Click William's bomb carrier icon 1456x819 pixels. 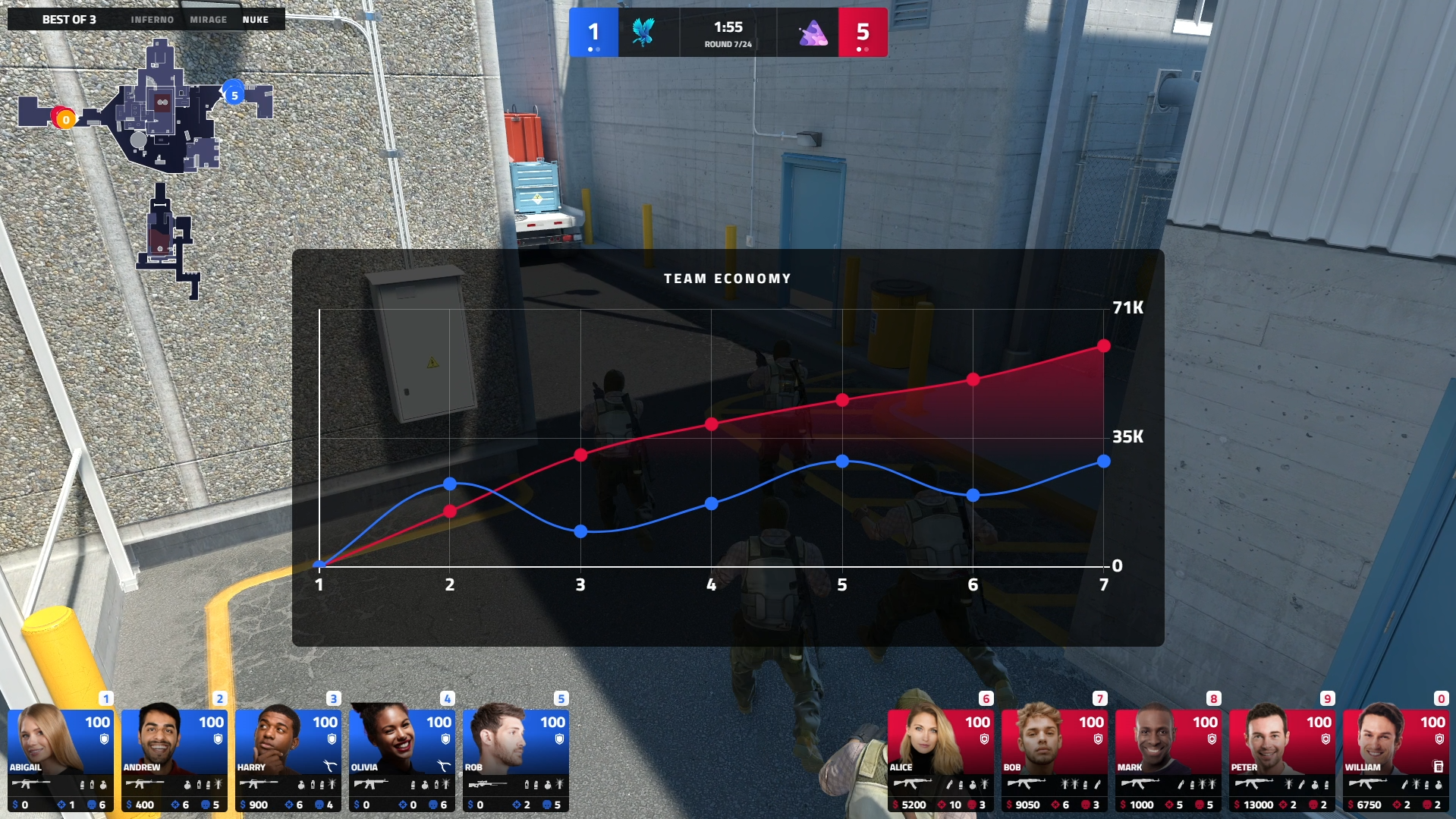point(1438,765)
